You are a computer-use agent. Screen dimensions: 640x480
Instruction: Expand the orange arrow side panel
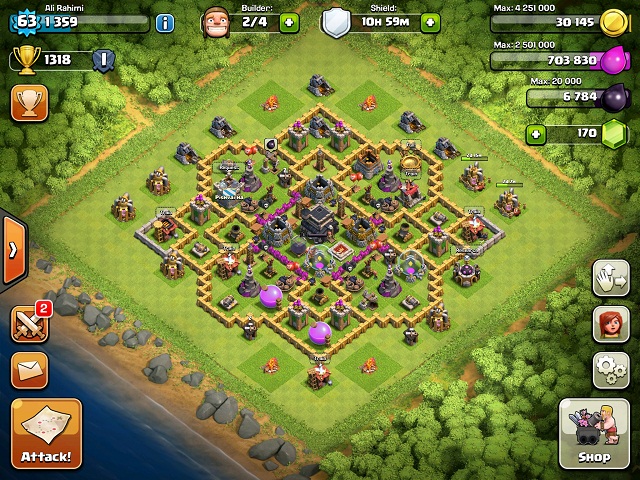[12, 249]
